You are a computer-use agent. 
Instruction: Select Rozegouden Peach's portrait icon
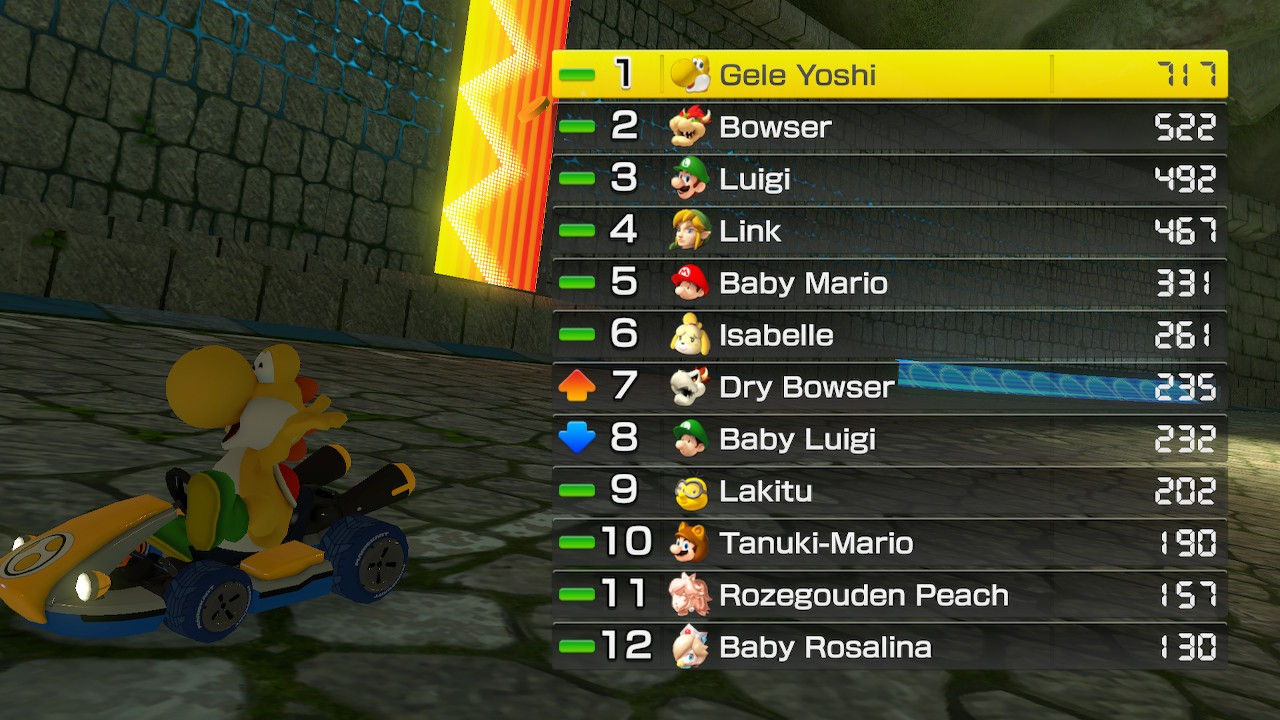point(690,595)
